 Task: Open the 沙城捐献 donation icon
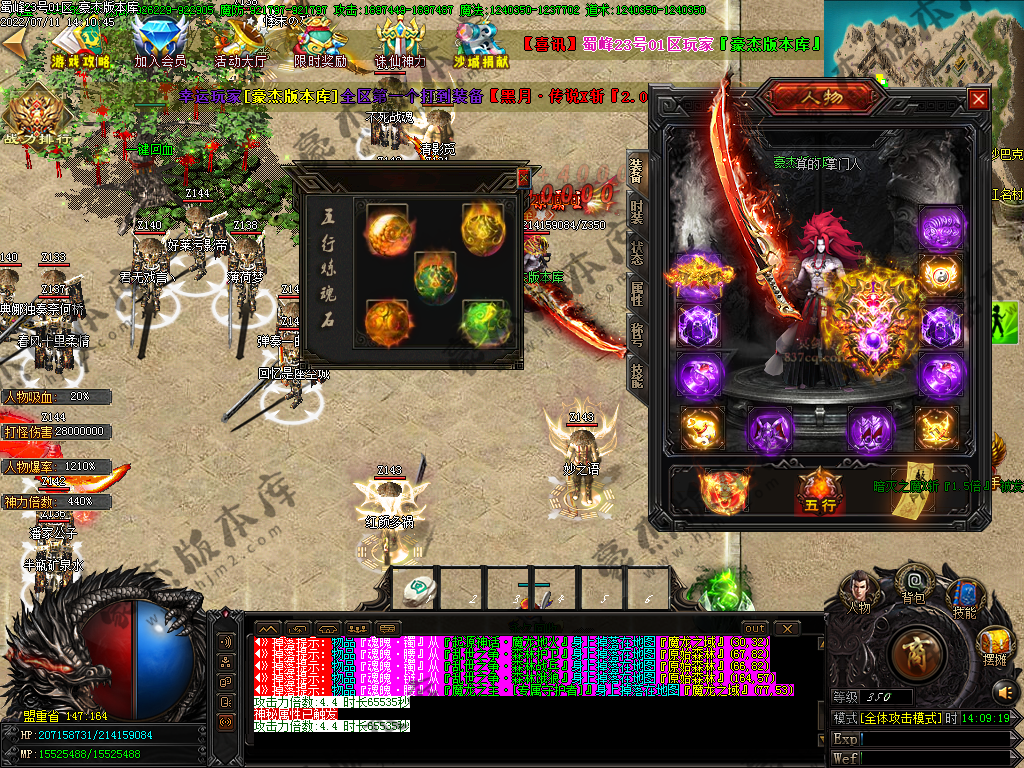coord(480,44)
